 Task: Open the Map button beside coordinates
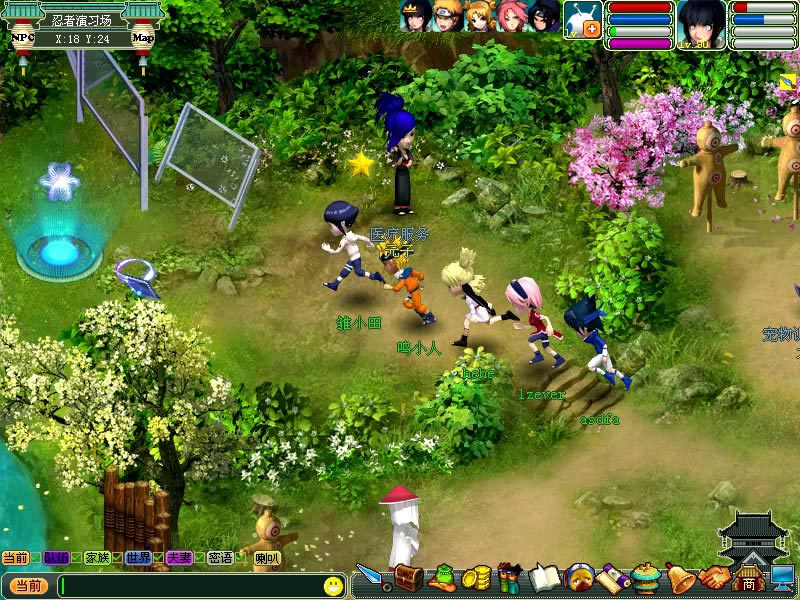point(143,39)
